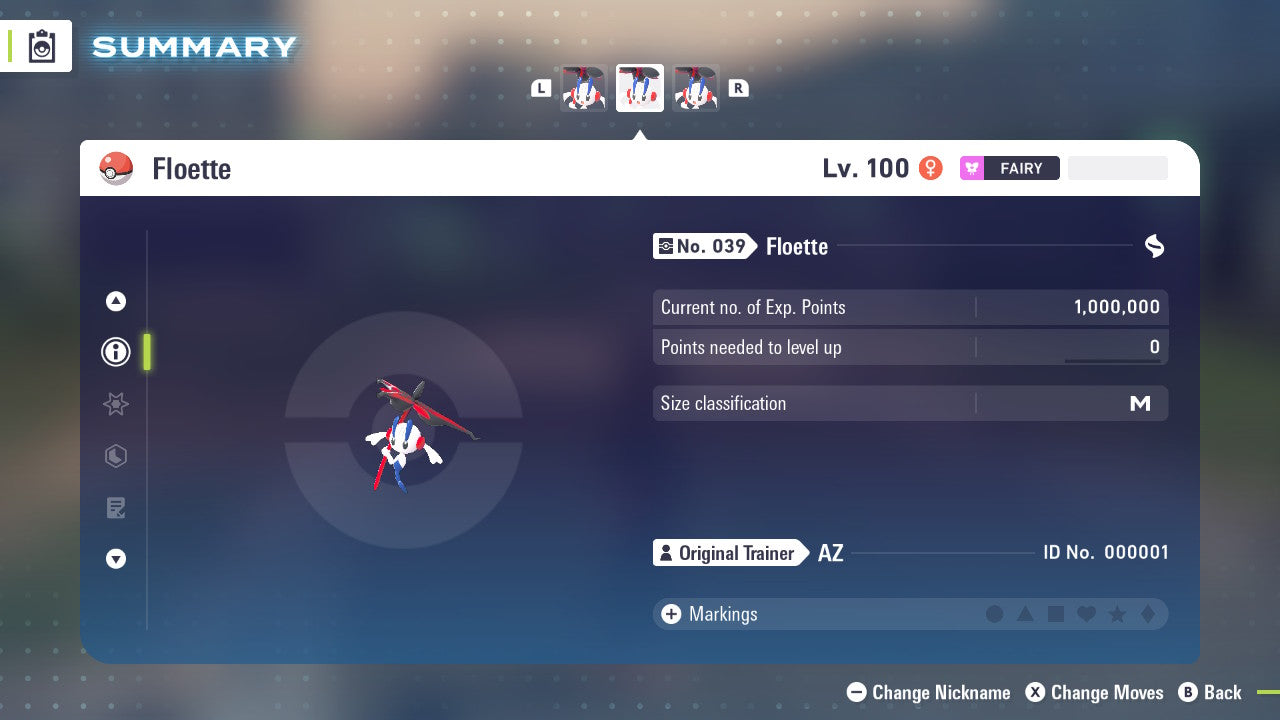Image resolution: width=1280 pixels, height=720 pixels.
Task: Toggle the square marking
Action: [1056, 614]
